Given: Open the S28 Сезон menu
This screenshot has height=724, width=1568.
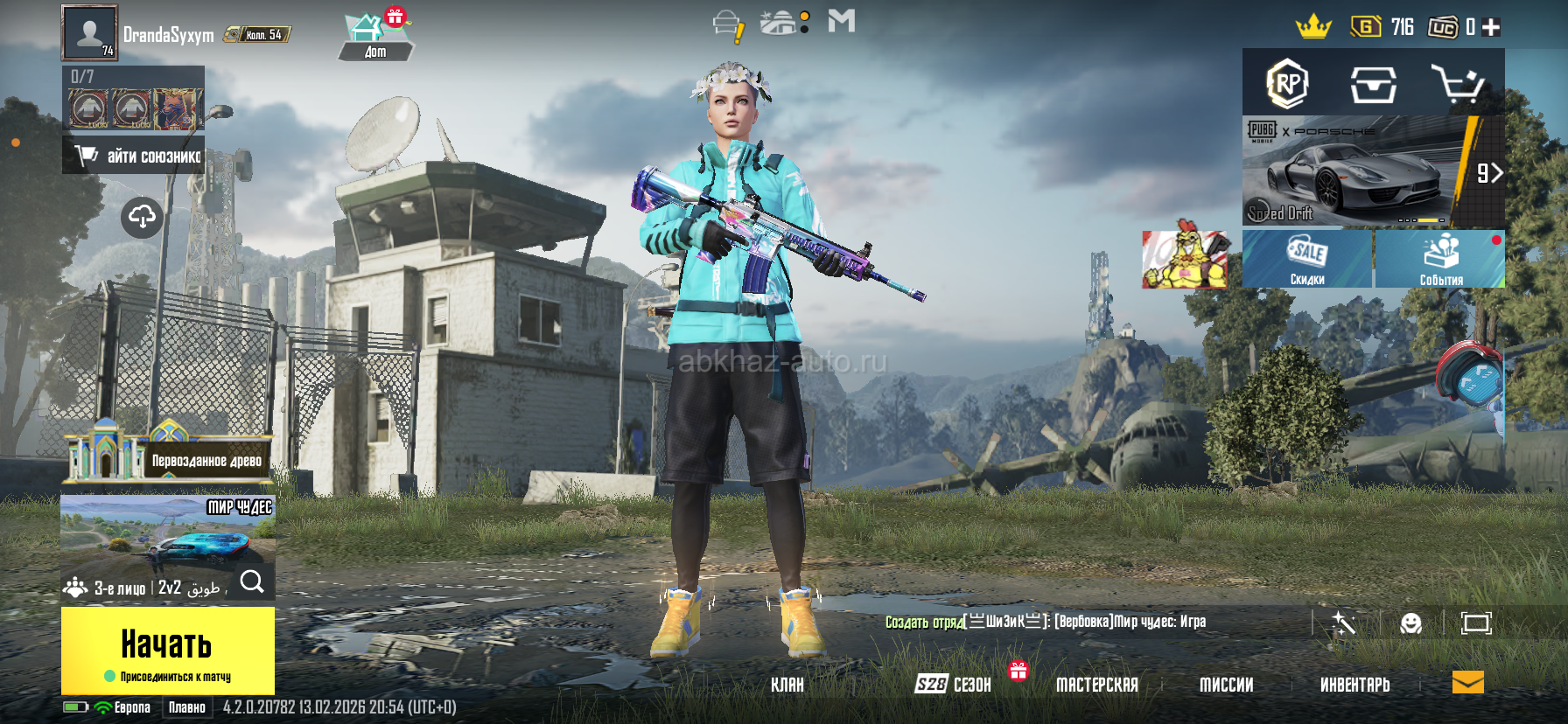Looking at the screenshot, I should point(954,685).
